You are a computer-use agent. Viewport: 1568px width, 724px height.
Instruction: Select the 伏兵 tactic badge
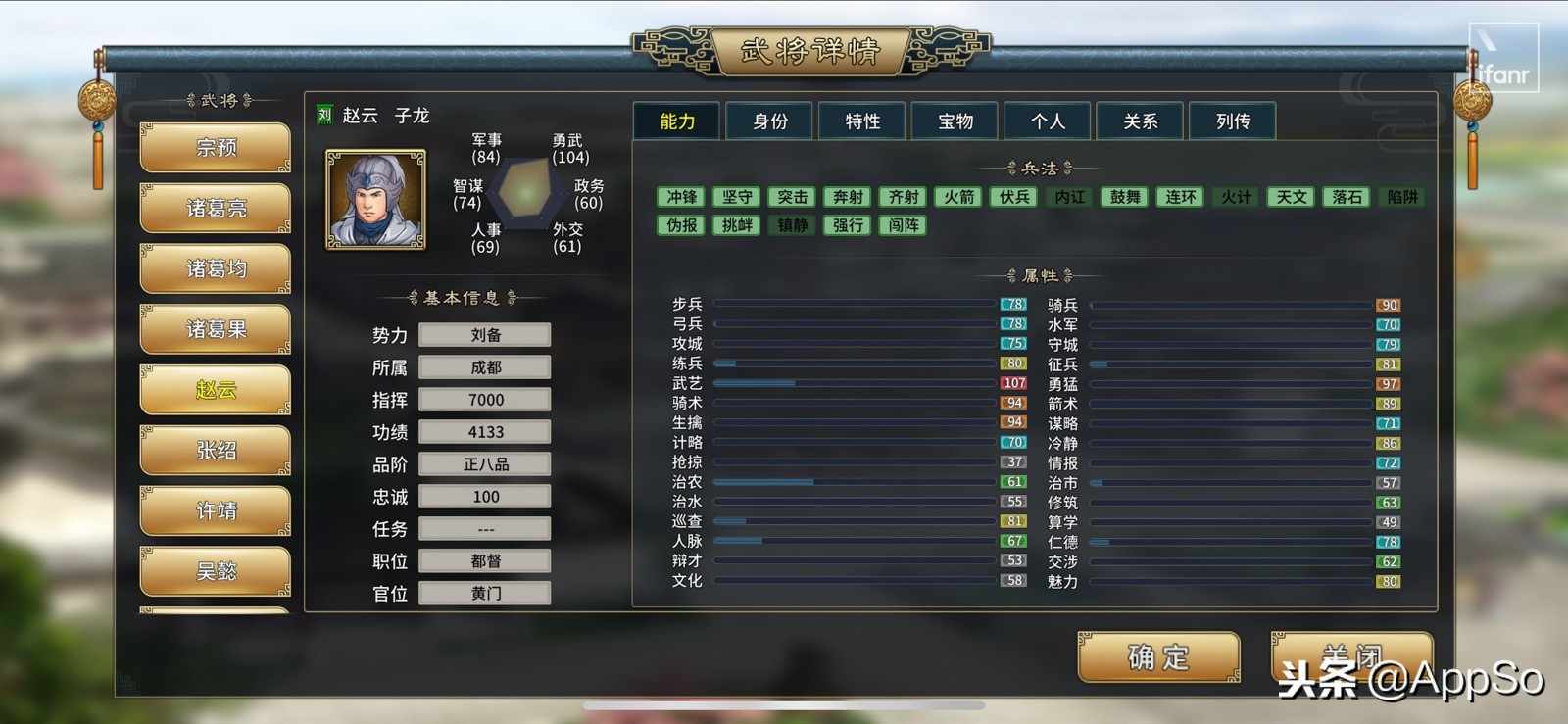point(1013,197)
